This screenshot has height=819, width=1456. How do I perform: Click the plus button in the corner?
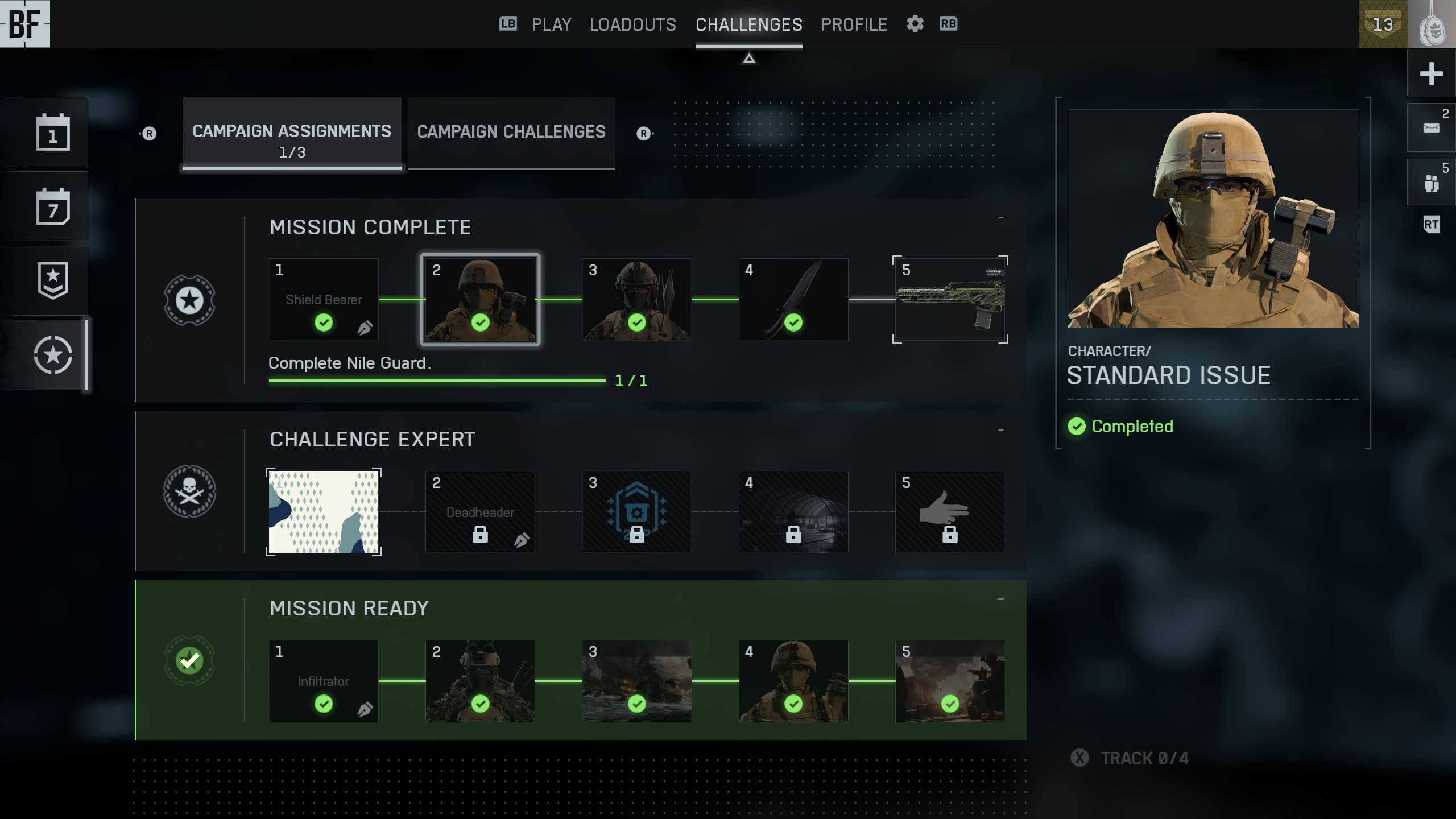1431,73
